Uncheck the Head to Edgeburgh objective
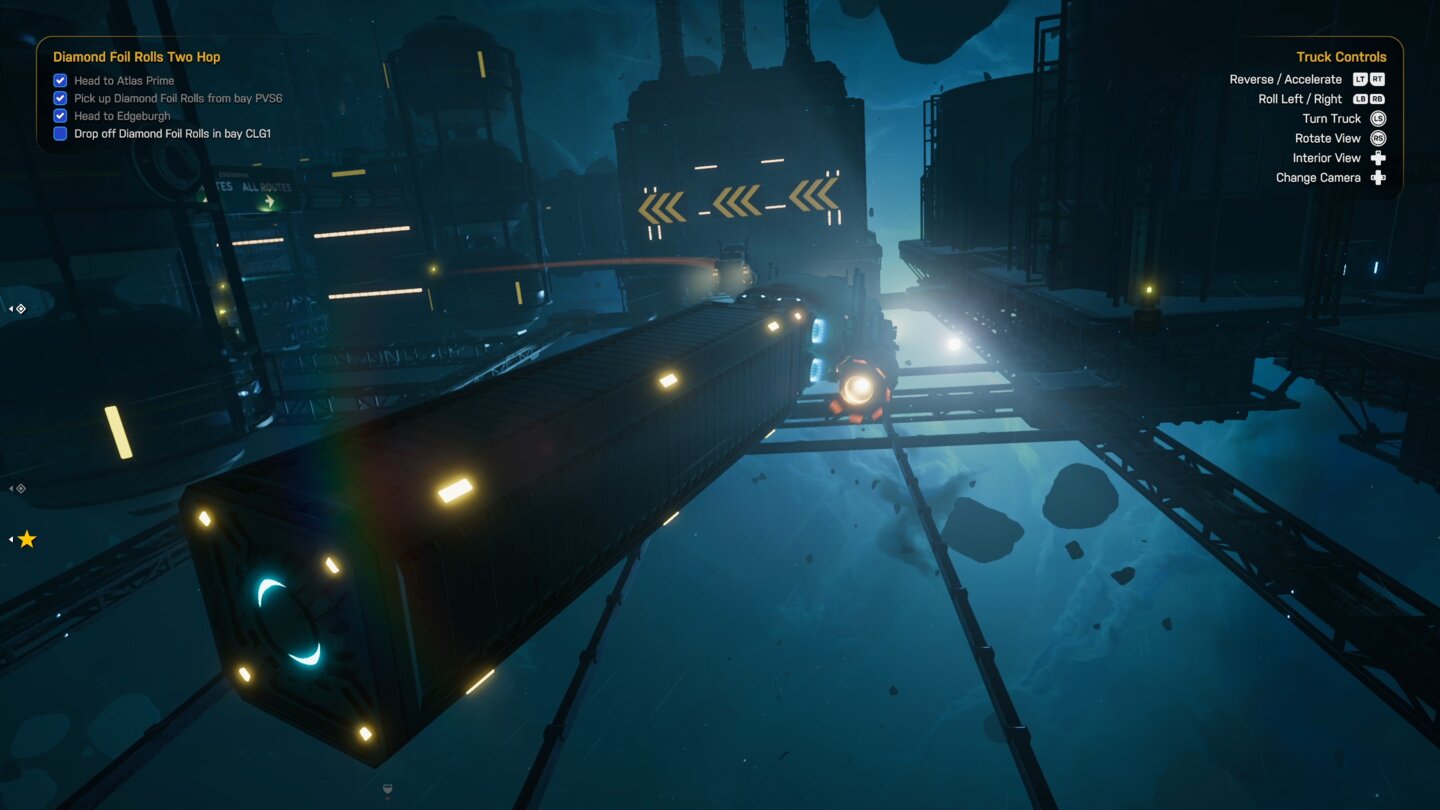 [x=60, y=115]
